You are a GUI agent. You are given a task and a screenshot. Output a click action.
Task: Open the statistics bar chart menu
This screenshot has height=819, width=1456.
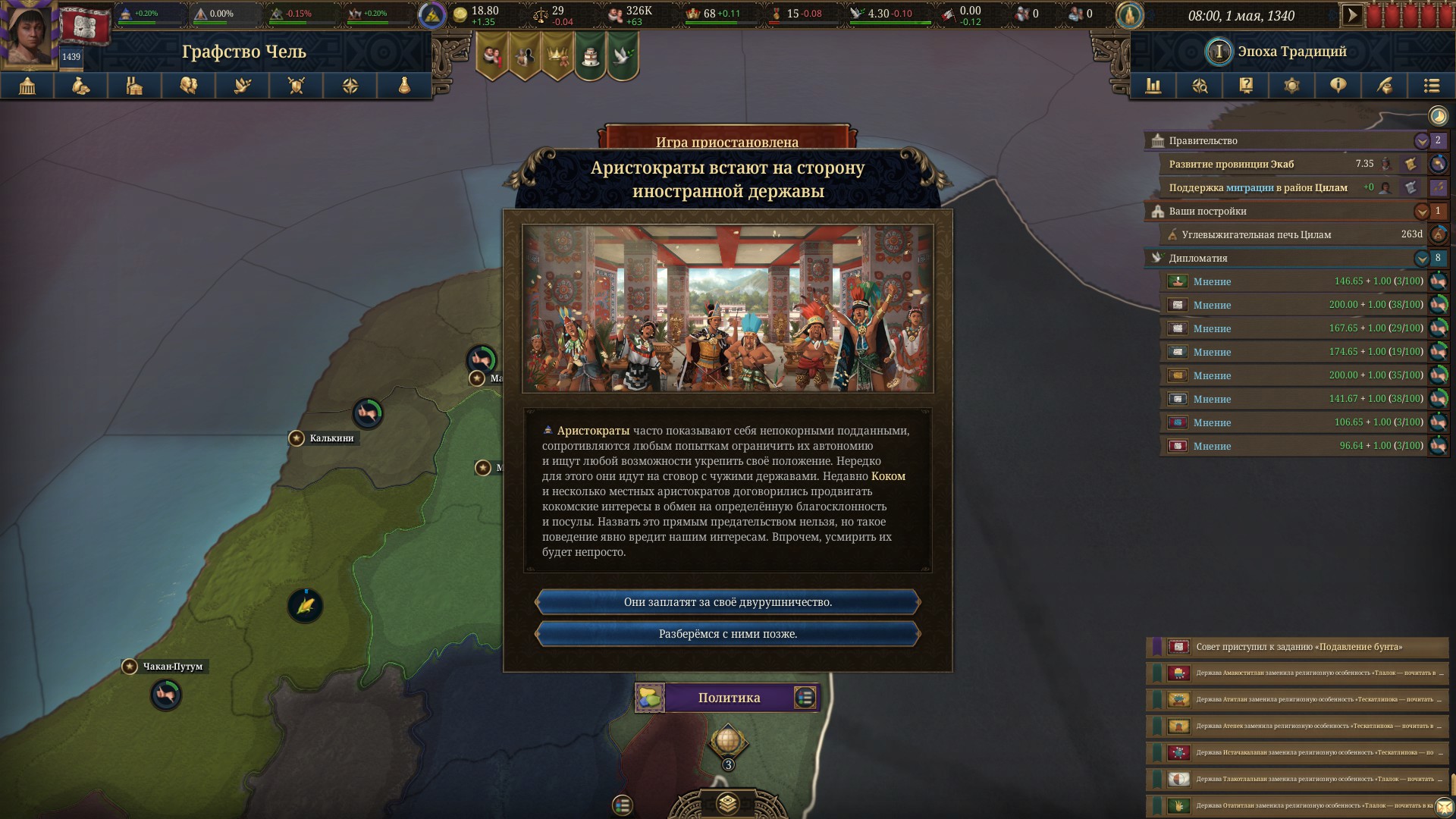(x=1153, y=86)
